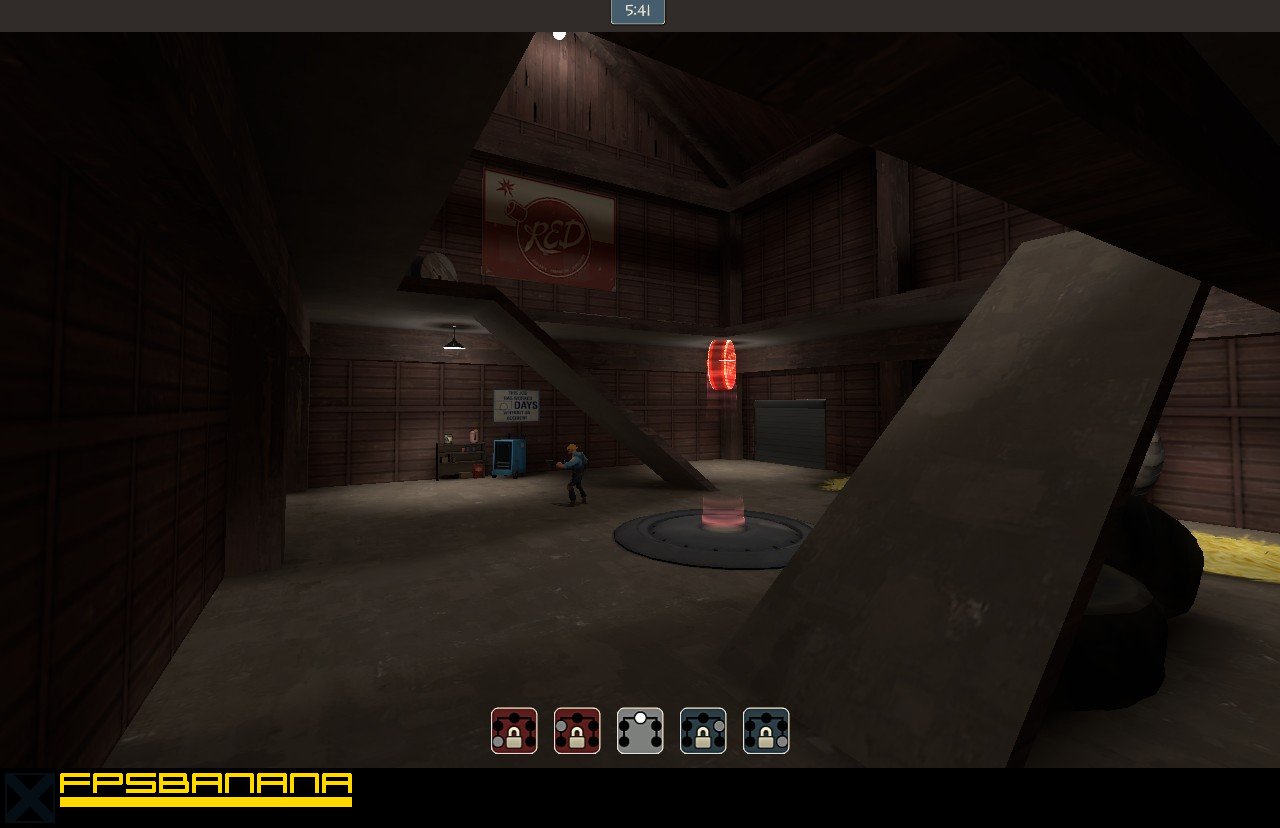Click the gray node on the fifth control icon
Image resolution: width=1280 pixels, height=828 pixels.
tap(780, 740)
